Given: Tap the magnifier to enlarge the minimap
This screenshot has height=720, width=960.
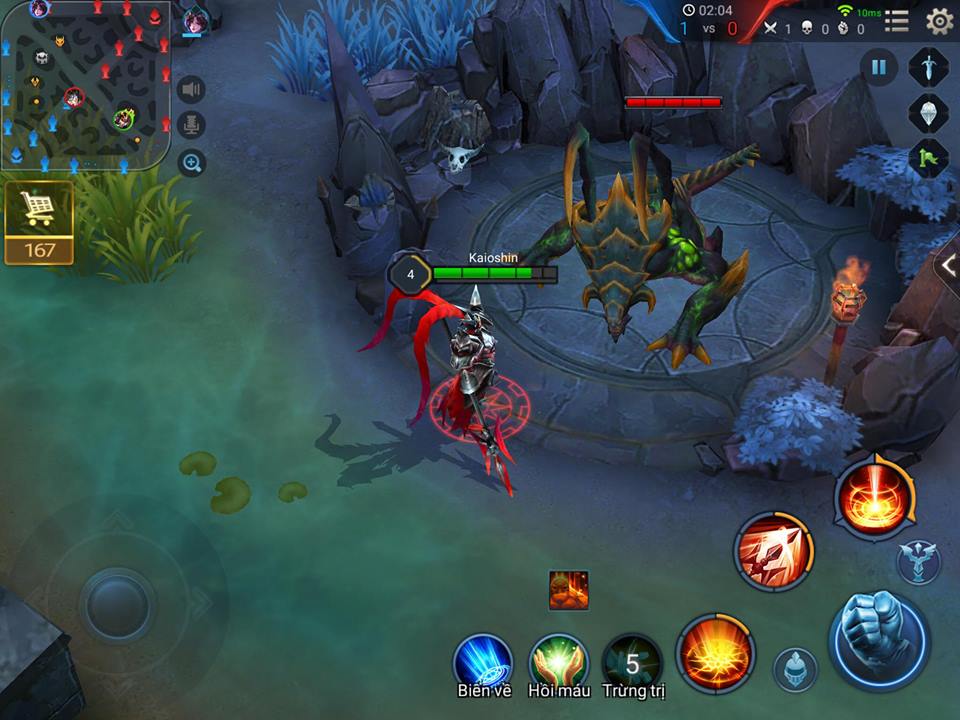Looking at the screenshot, I should tap(192, 162).
